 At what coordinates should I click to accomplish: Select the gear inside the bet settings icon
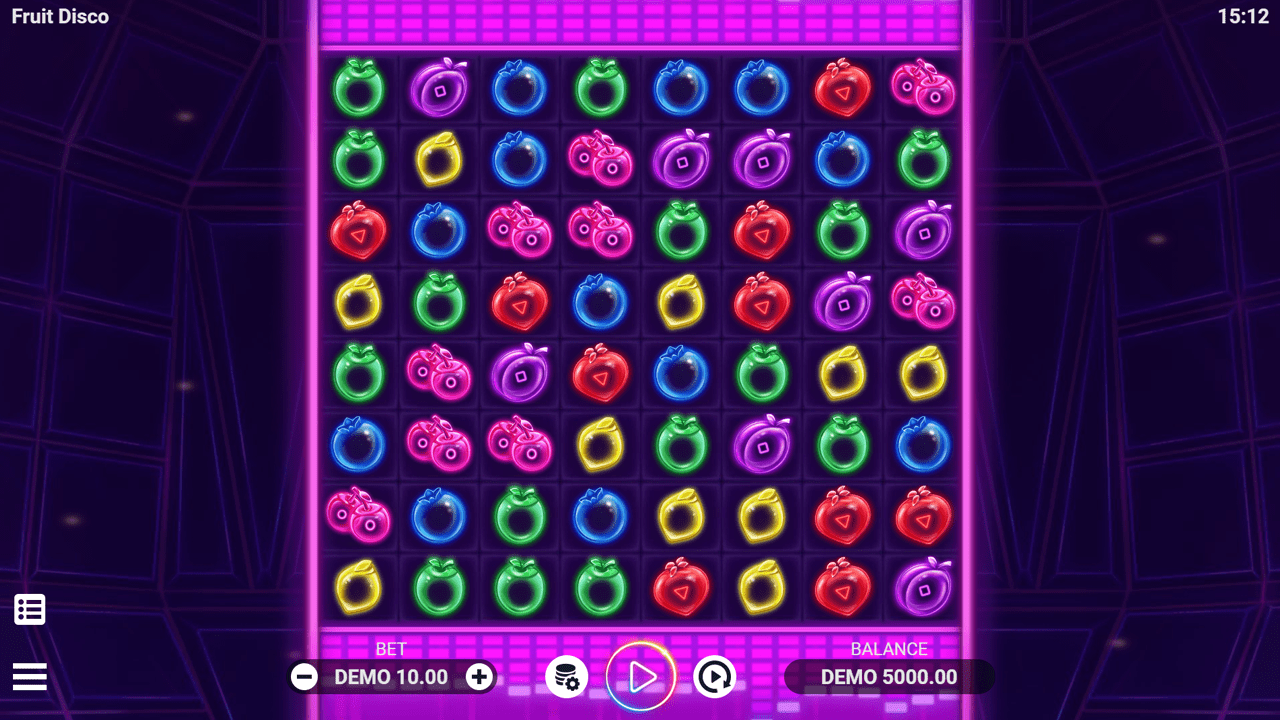573,684
